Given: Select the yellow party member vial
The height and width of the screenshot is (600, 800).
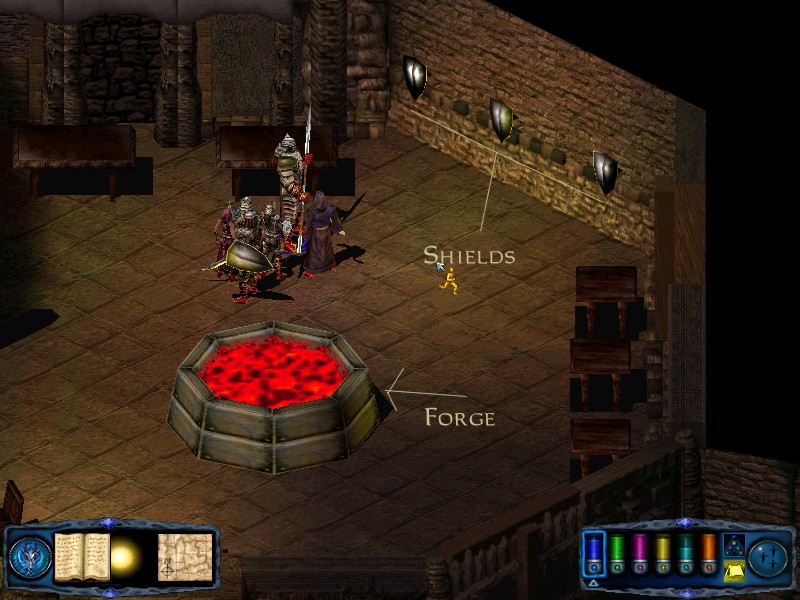Looking at the screenshot, I should click(662, 553).
